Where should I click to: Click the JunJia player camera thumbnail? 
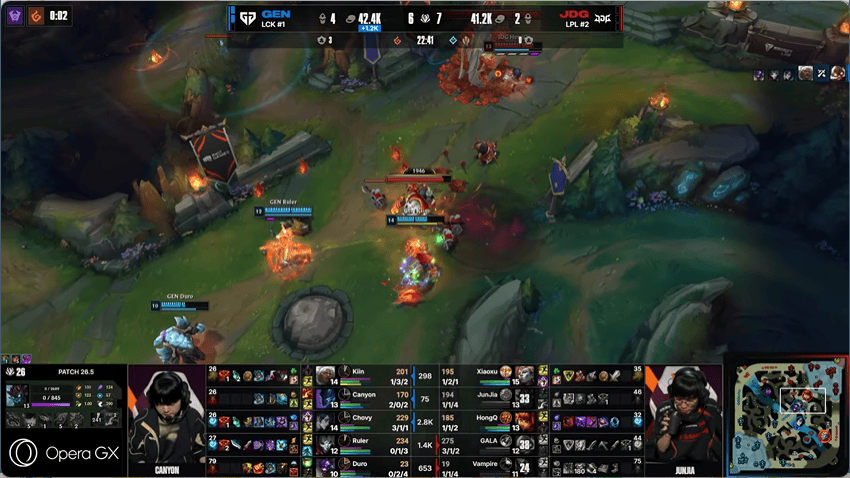point(684,410)
